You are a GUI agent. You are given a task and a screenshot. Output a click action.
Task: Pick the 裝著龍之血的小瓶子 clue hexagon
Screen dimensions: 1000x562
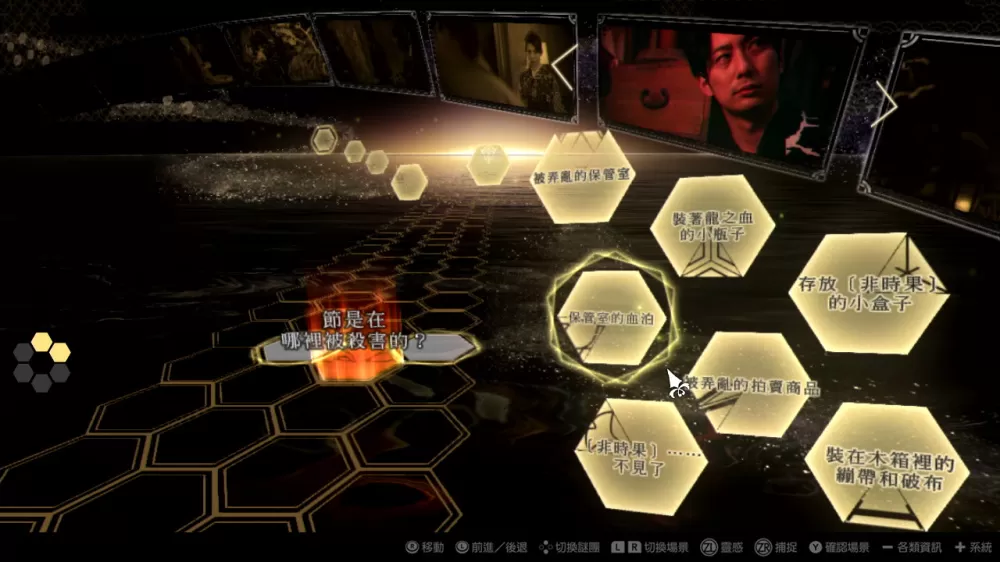click(712, 225)
